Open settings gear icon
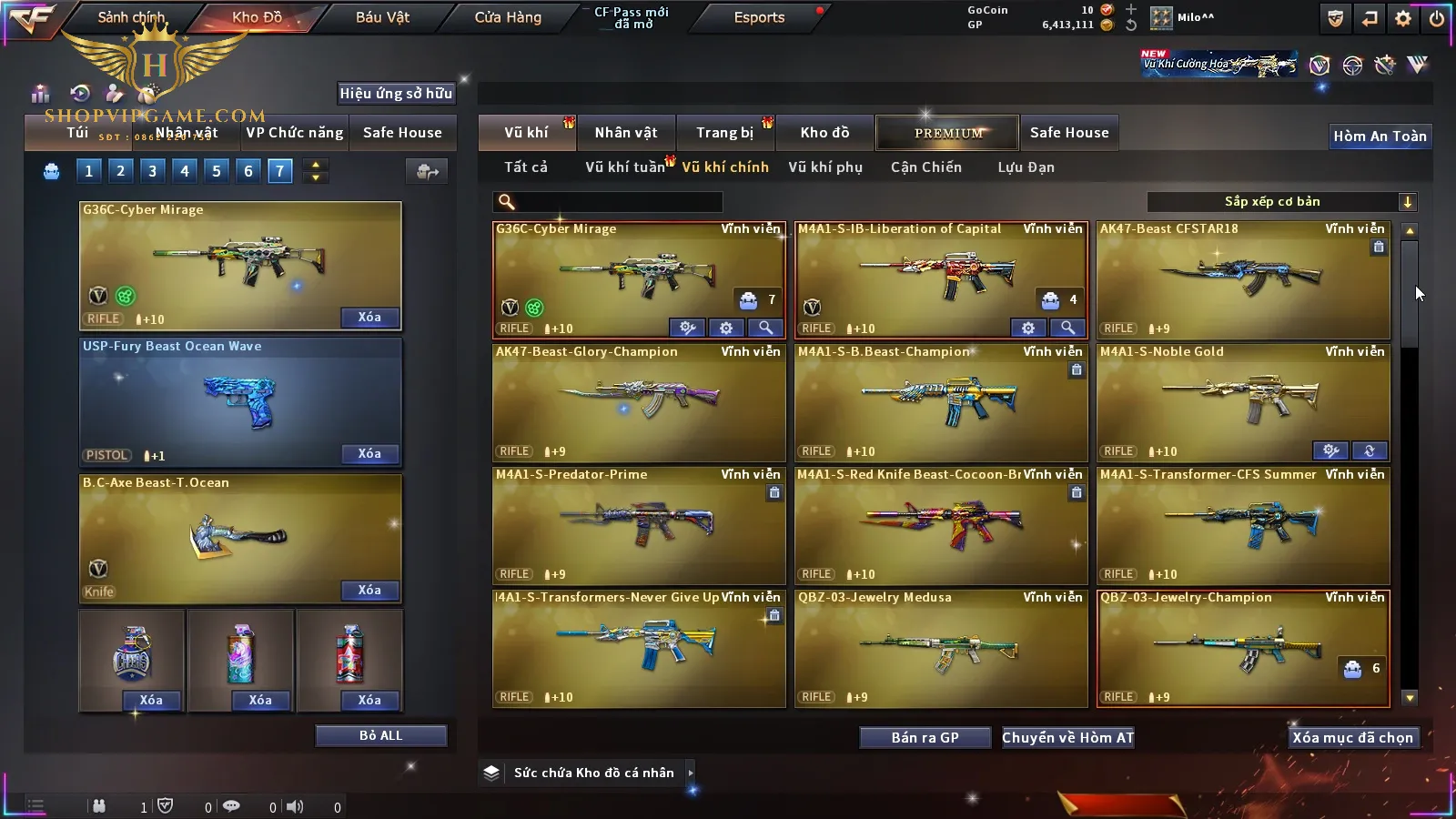 1403,18
